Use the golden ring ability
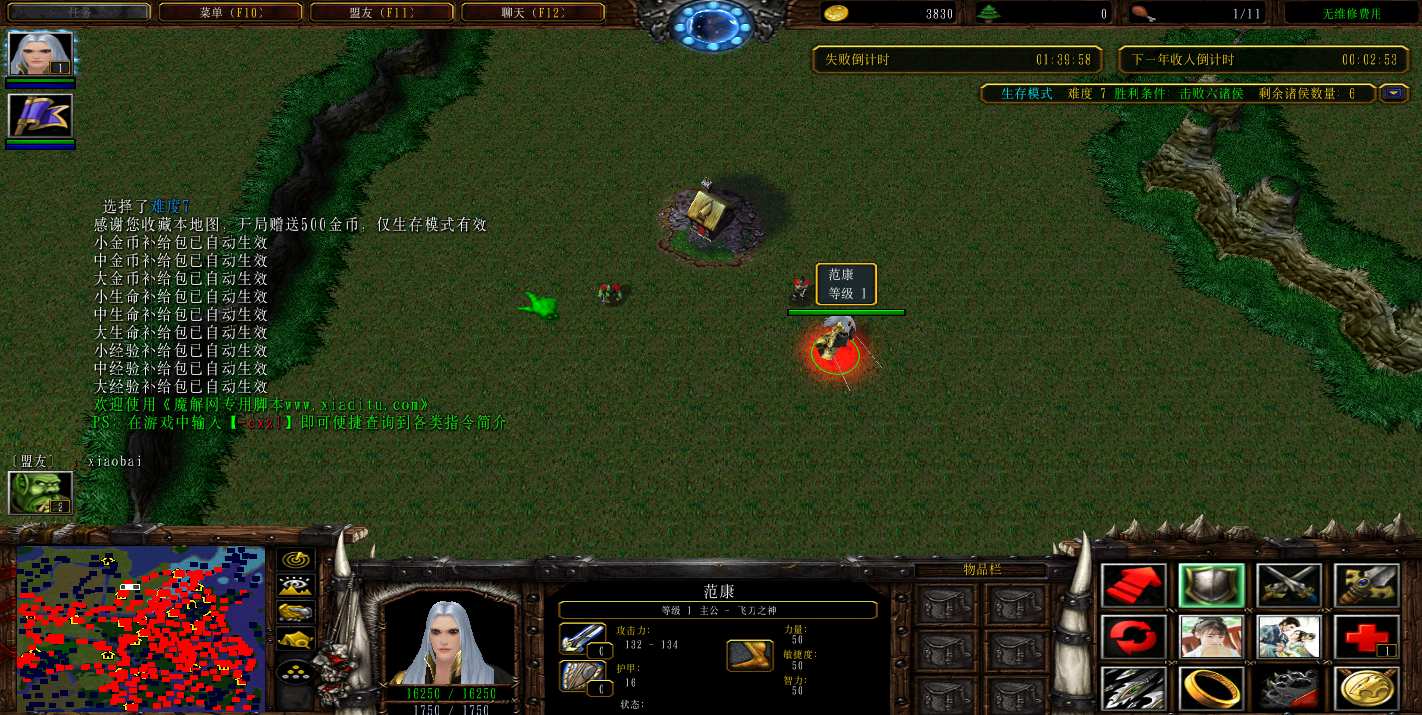The width and height of the screenshot is (1422, 715). coord(1211,688)
